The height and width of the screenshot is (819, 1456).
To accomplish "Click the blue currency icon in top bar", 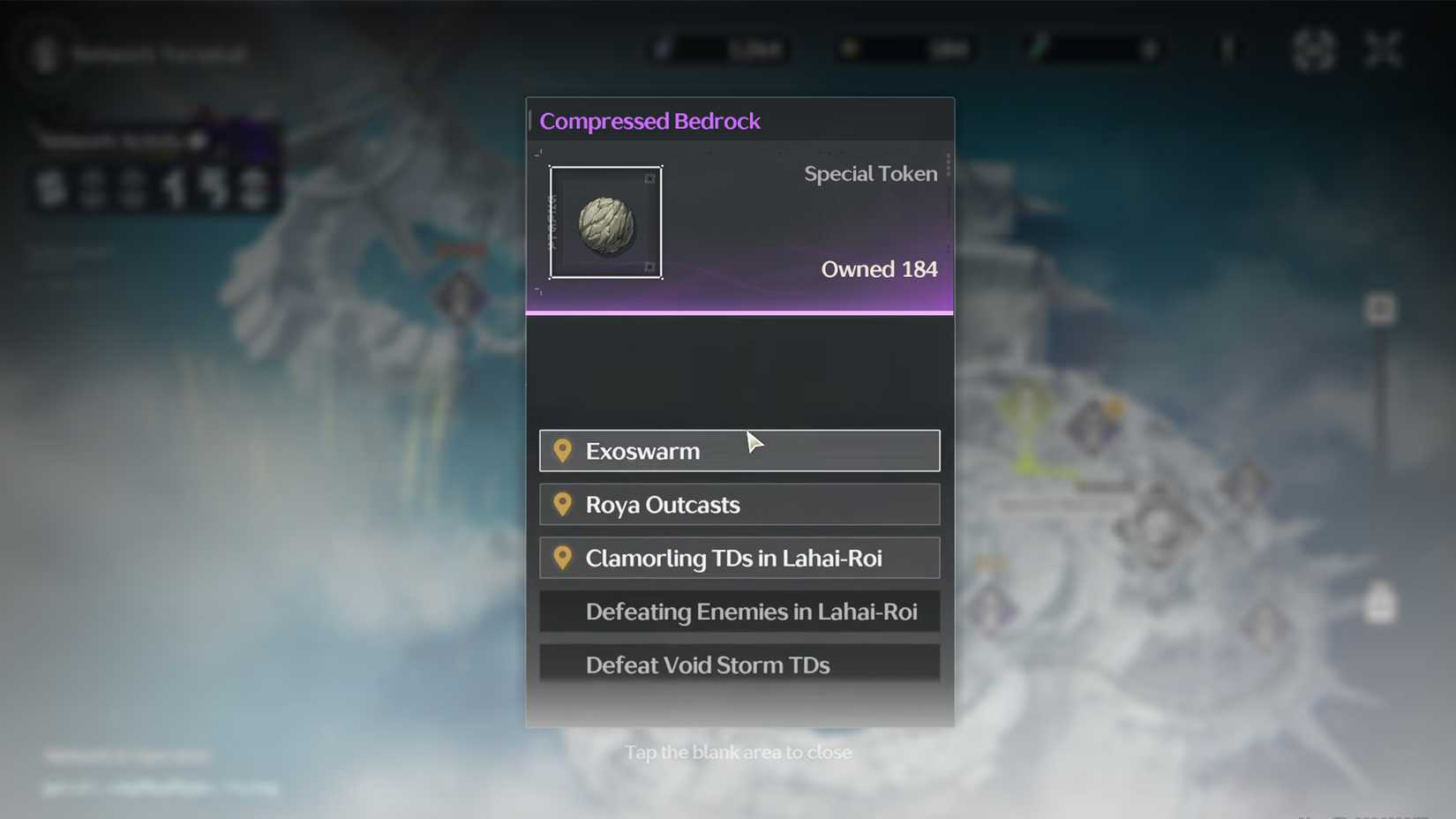I will click(x=664, y=49).
